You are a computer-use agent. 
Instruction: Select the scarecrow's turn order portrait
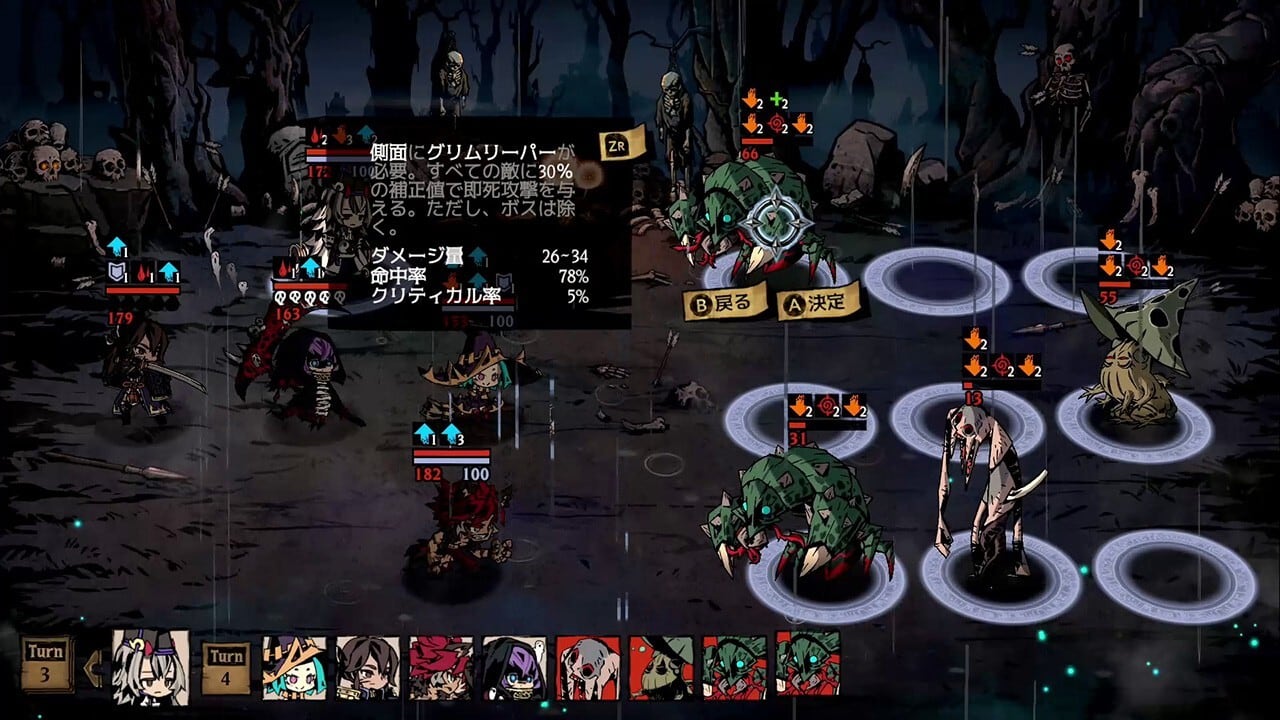point(661,667)
